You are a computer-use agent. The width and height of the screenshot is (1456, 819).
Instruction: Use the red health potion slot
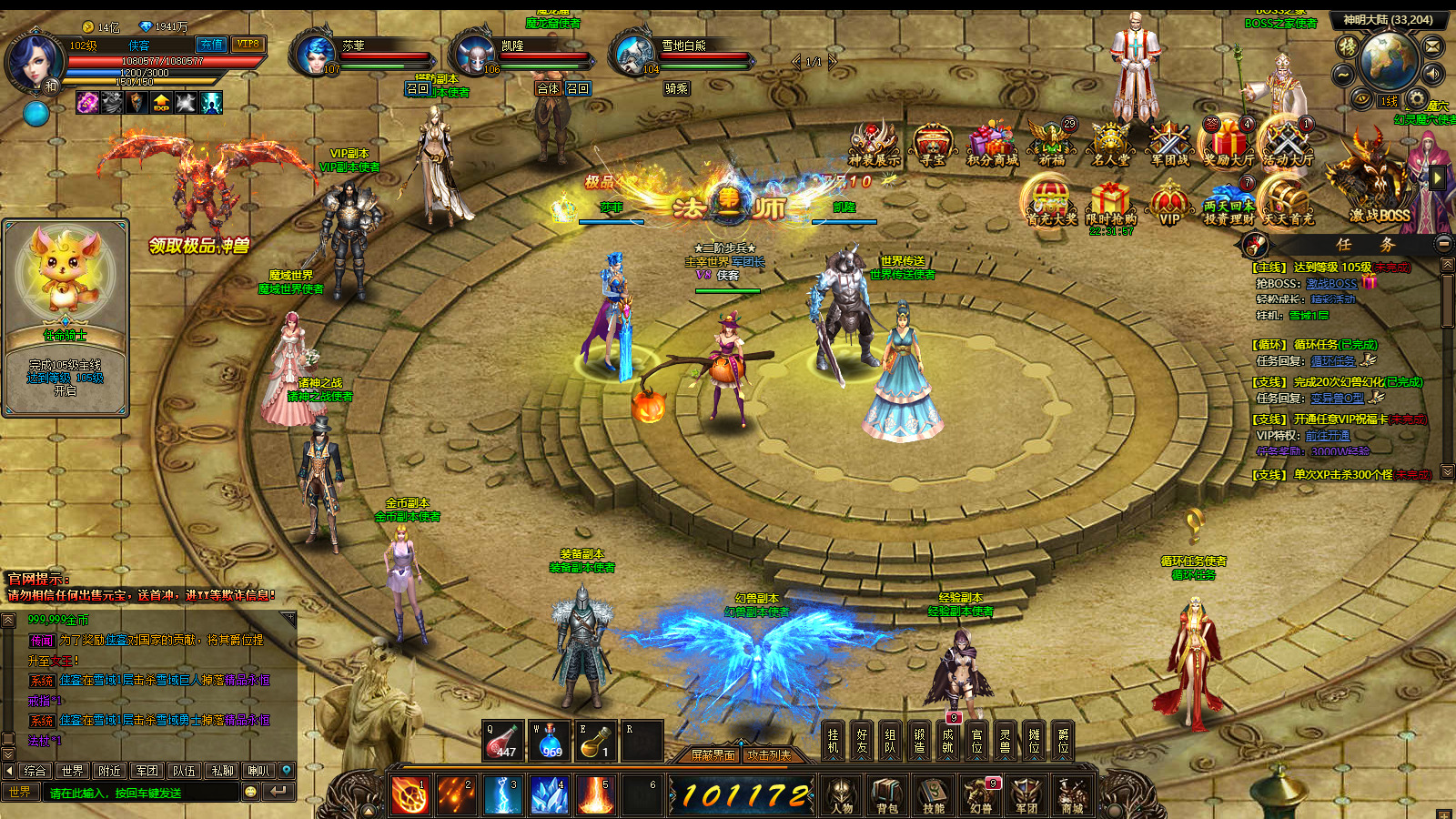pyautogui.click(x=502, y=742)
